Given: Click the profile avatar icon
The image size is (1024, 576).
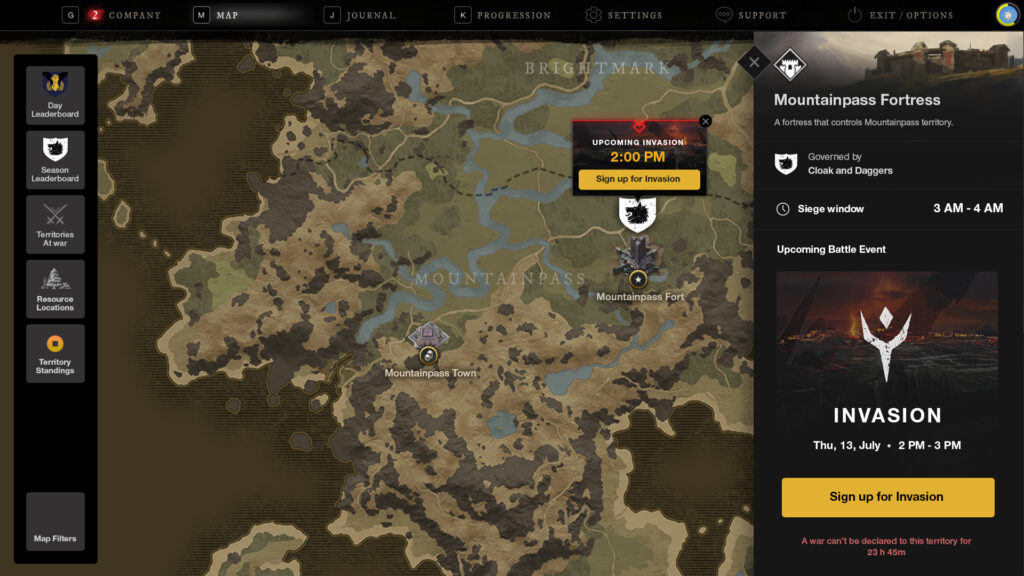Looking at the screenshot, I should point(1007,15).
